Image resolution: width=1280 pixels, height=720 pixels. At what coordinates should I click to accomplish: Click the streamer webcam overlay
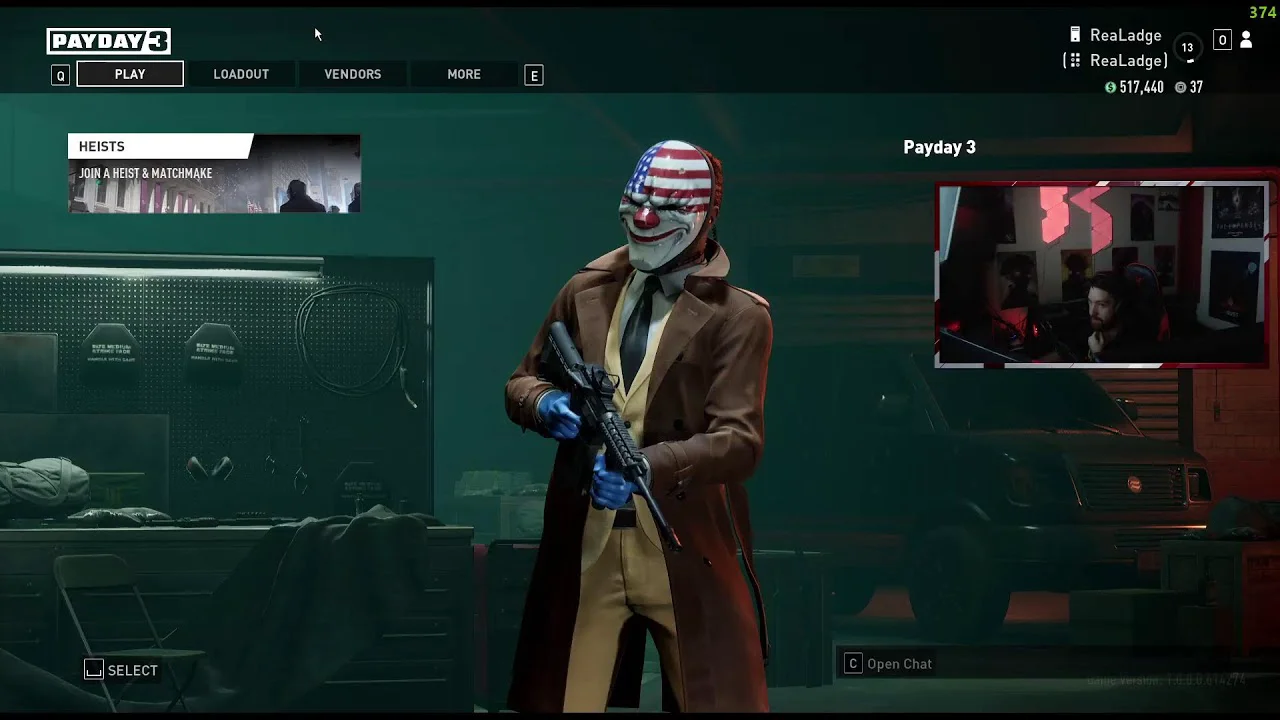click(x=1101, y=274)
